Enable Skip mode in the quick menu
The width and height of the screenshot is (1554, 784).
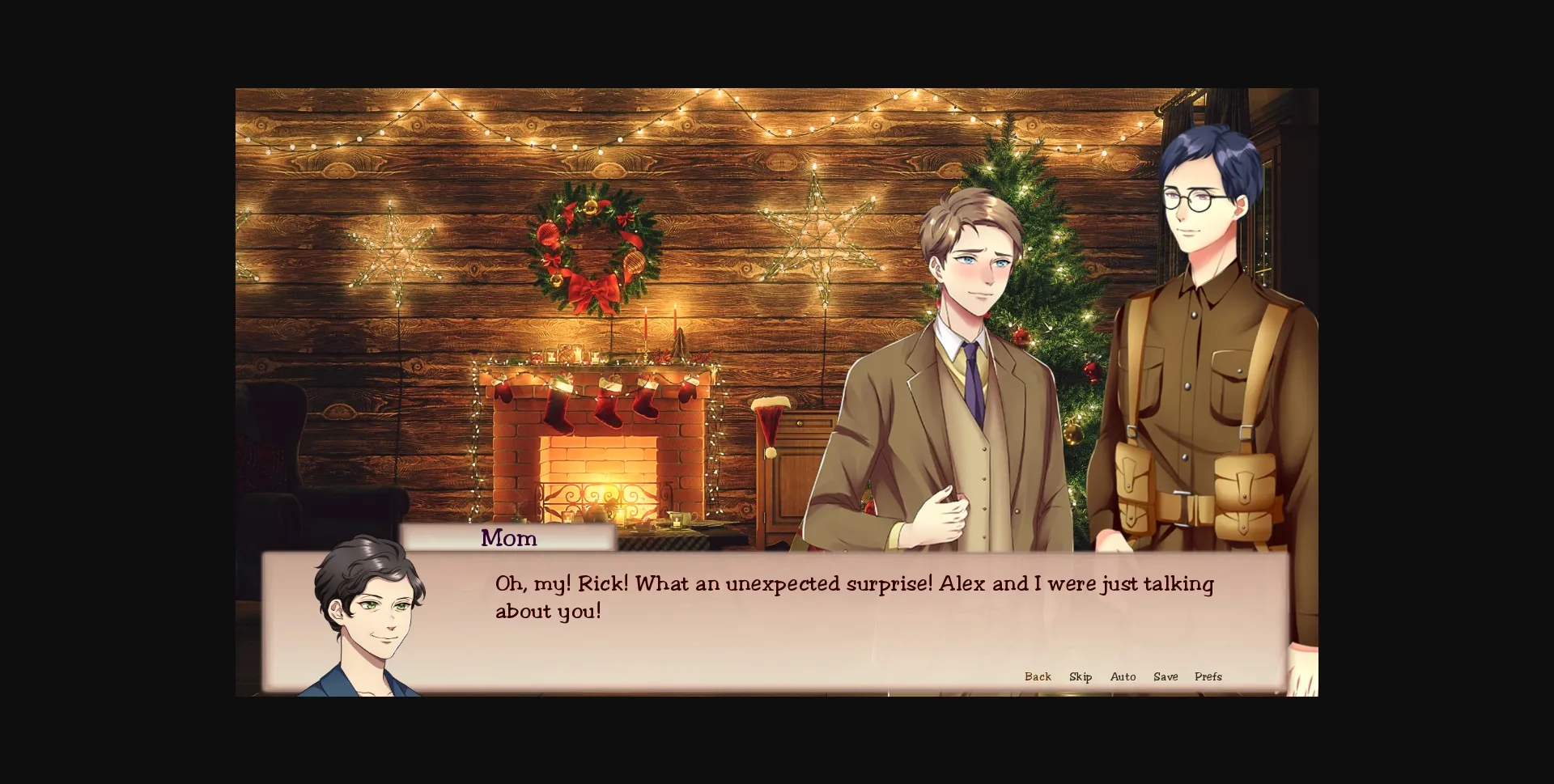click(x=1080, y=676)
